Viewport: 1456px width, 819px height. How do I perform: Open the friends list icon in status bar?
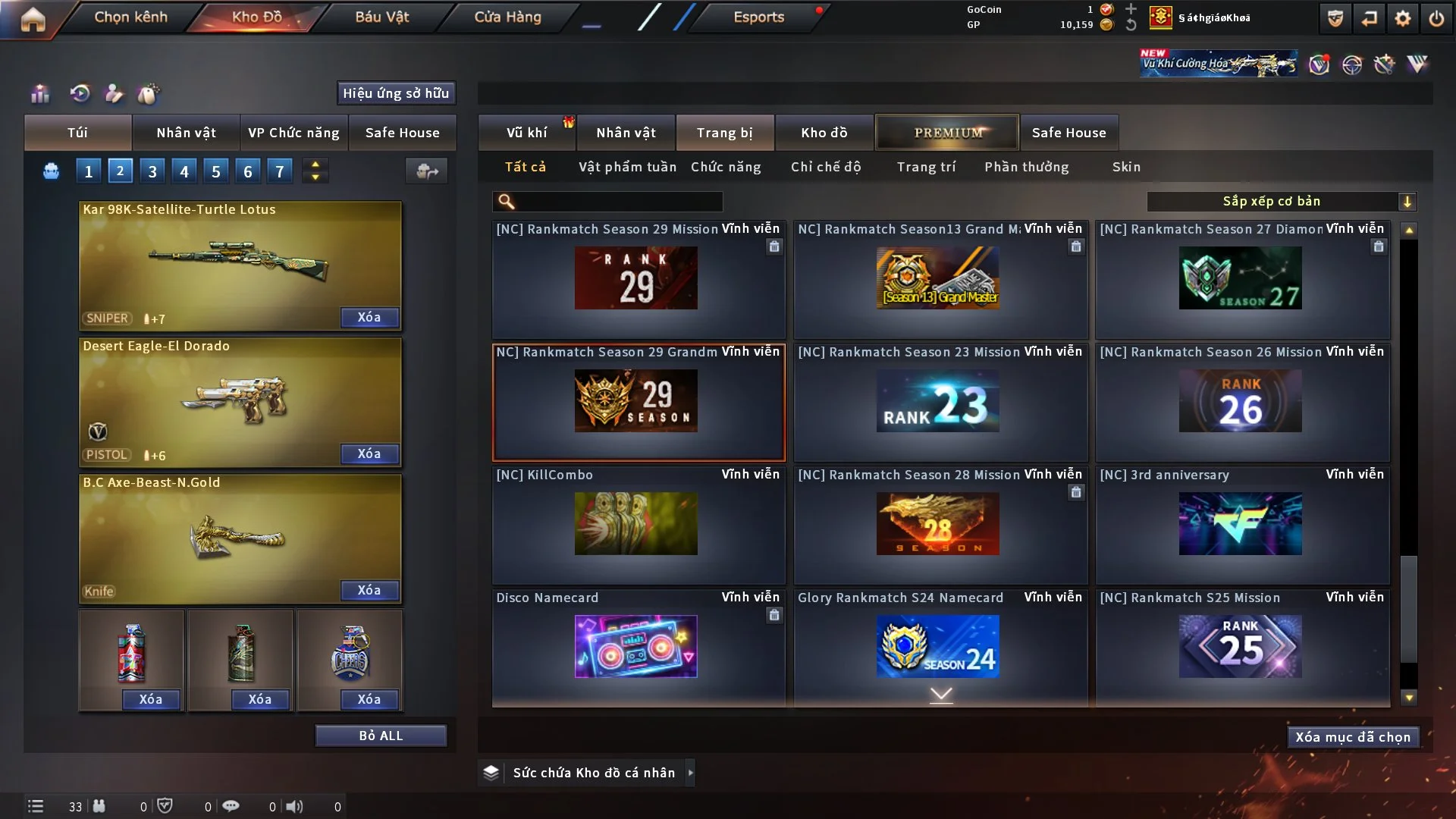(x=99, y=806)
